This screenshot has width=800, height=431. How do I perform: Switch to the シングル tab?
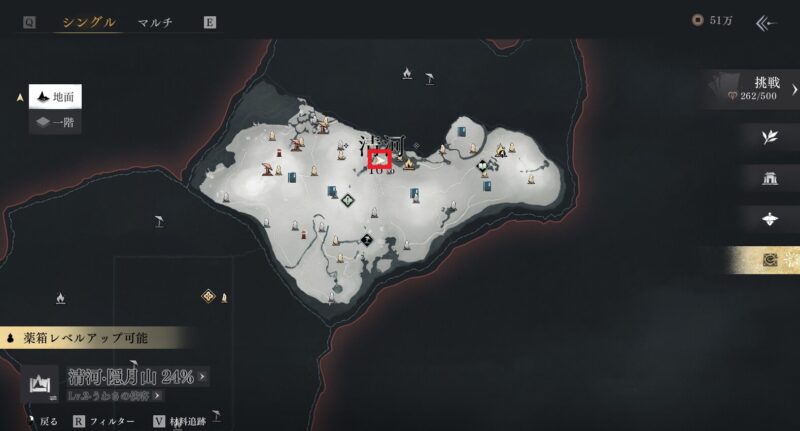88,22
